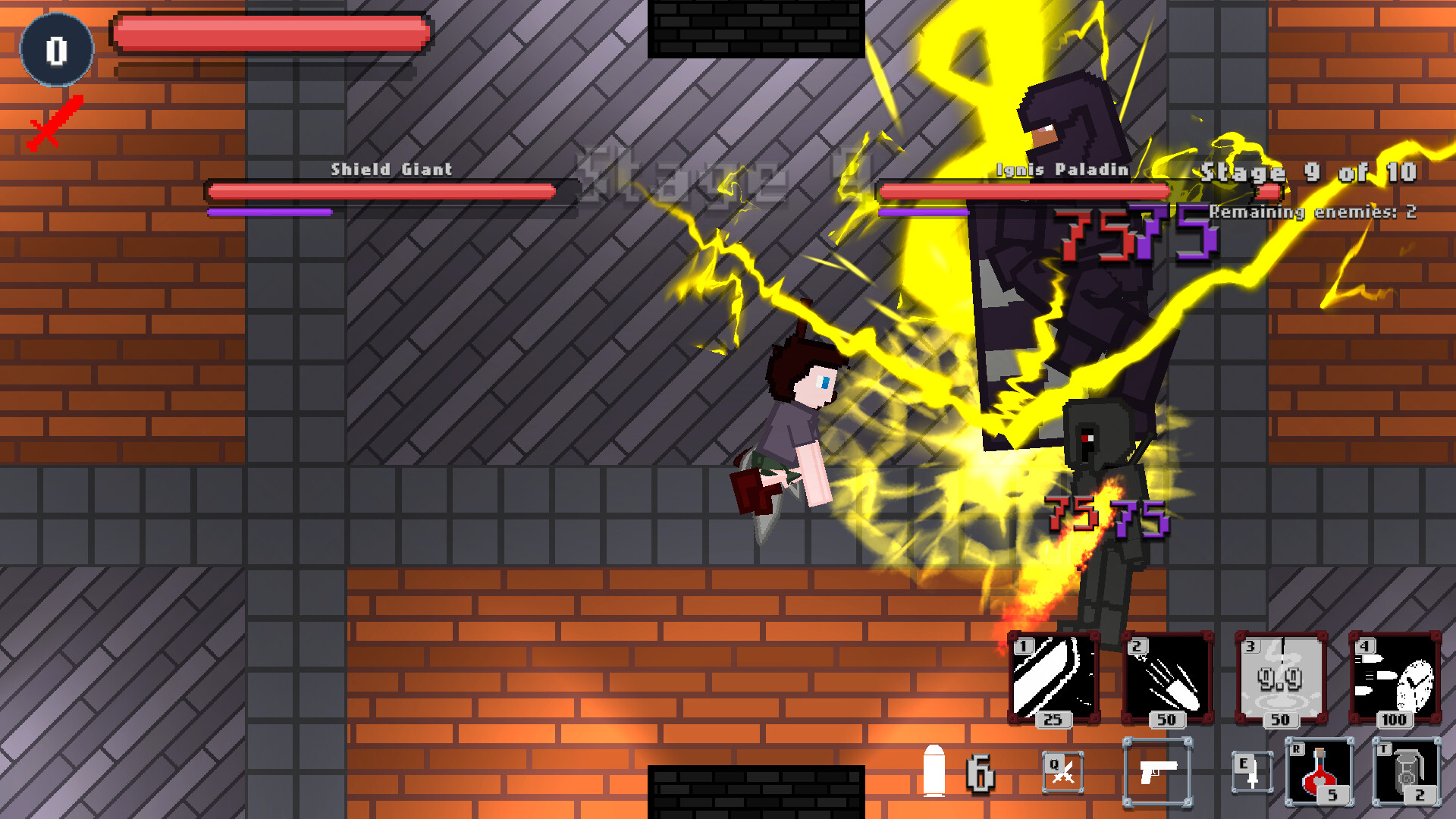1456x819 pixels.
Task: Click the Ignis Paladin health bar
Action: coord(1024,191)
